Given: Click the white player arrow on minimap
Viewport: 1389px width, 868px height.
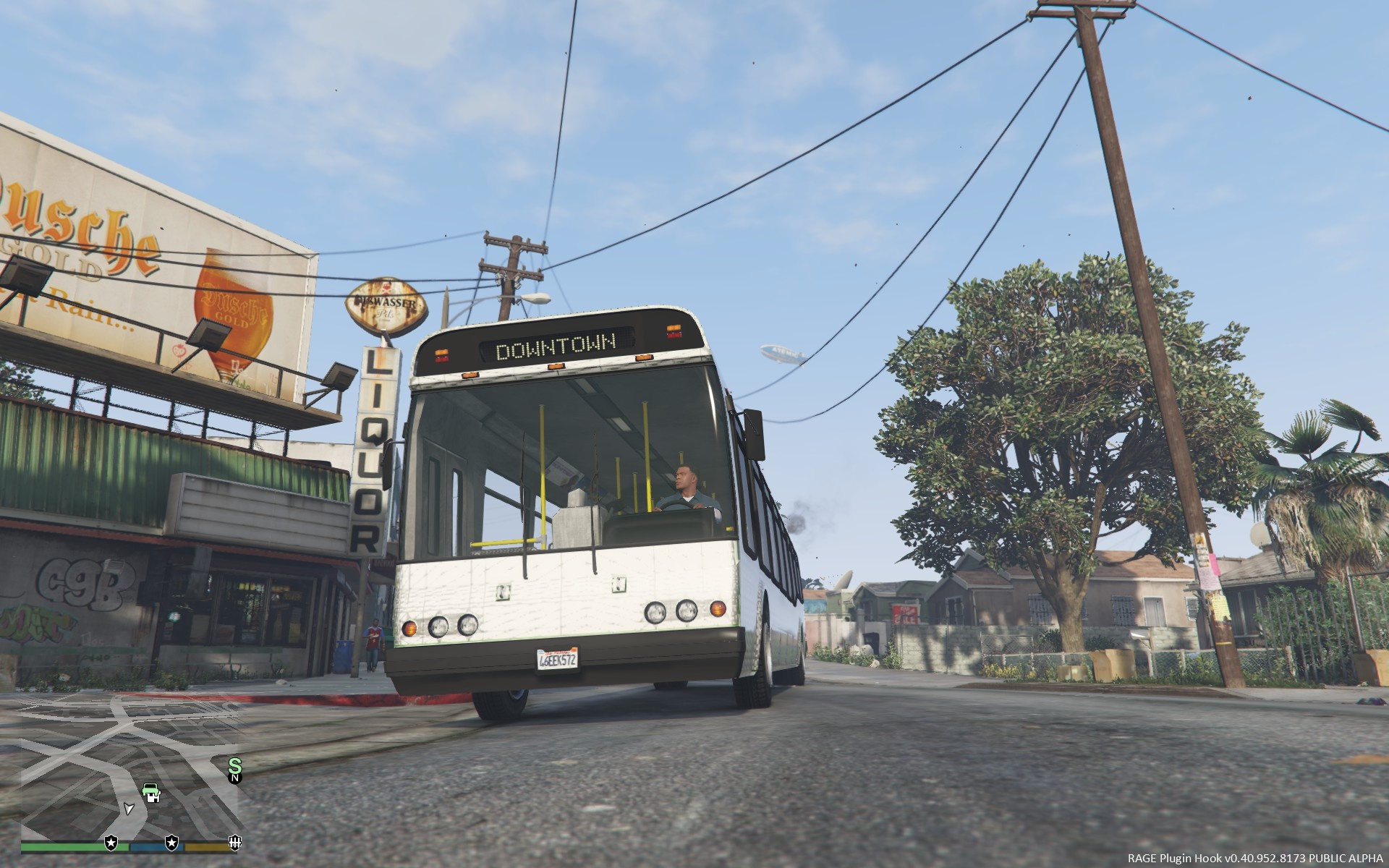Looking at the screenshot, I should point(129,808).
